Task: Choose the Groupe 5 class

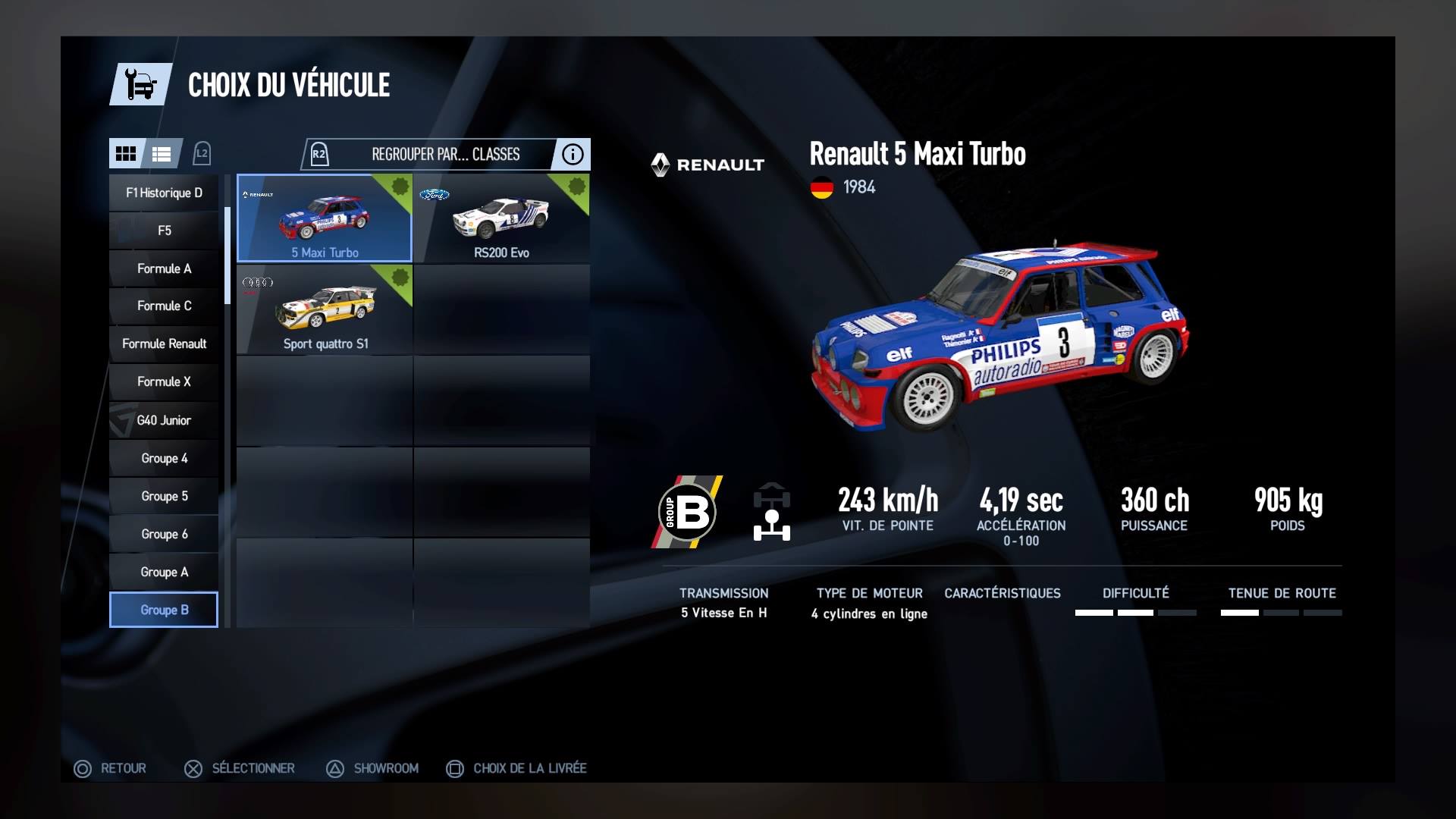Action: pyautogui.click(x=164, y=496)
